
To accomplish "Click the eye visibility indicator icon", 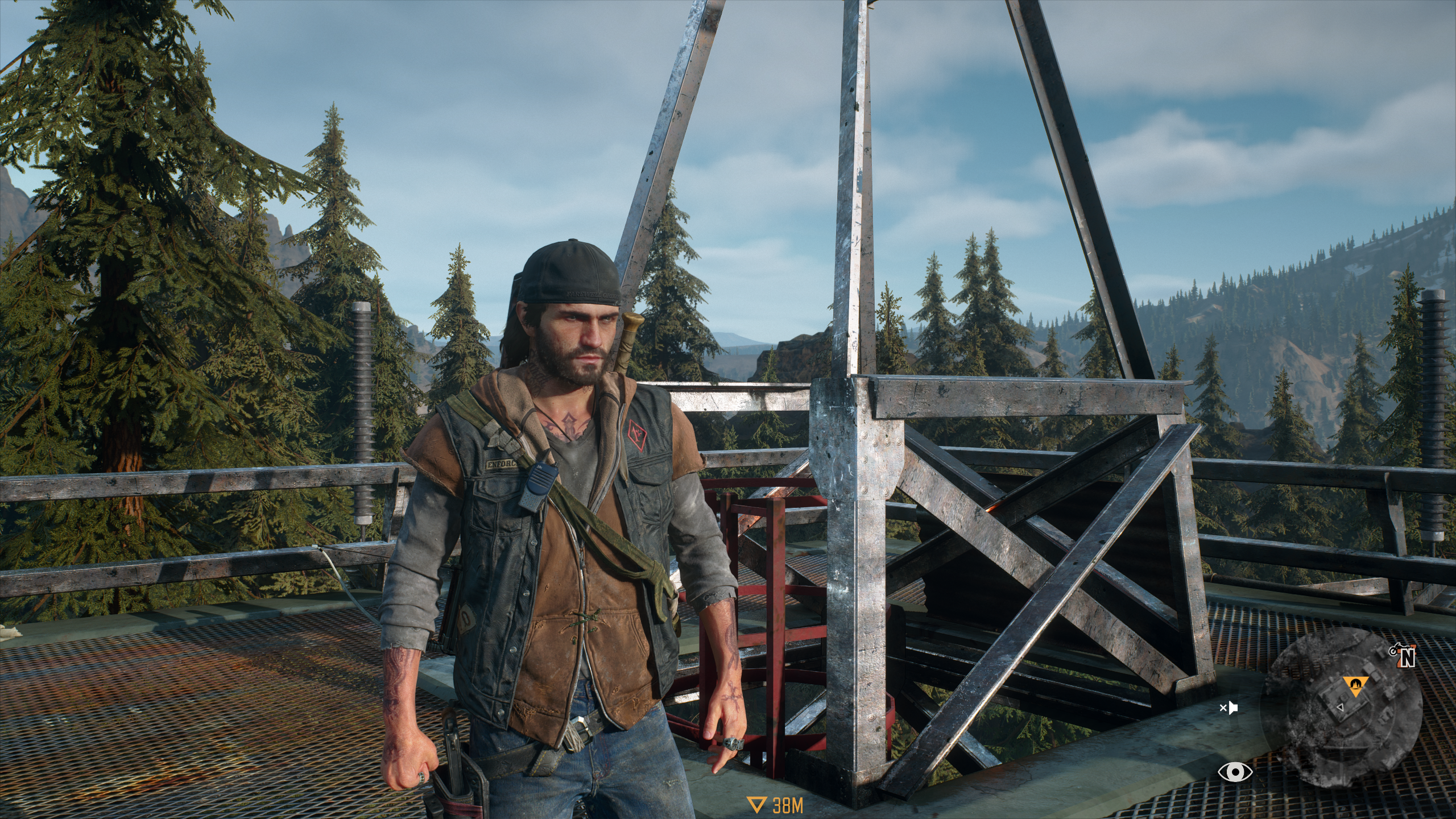I will pos(1235,772).
